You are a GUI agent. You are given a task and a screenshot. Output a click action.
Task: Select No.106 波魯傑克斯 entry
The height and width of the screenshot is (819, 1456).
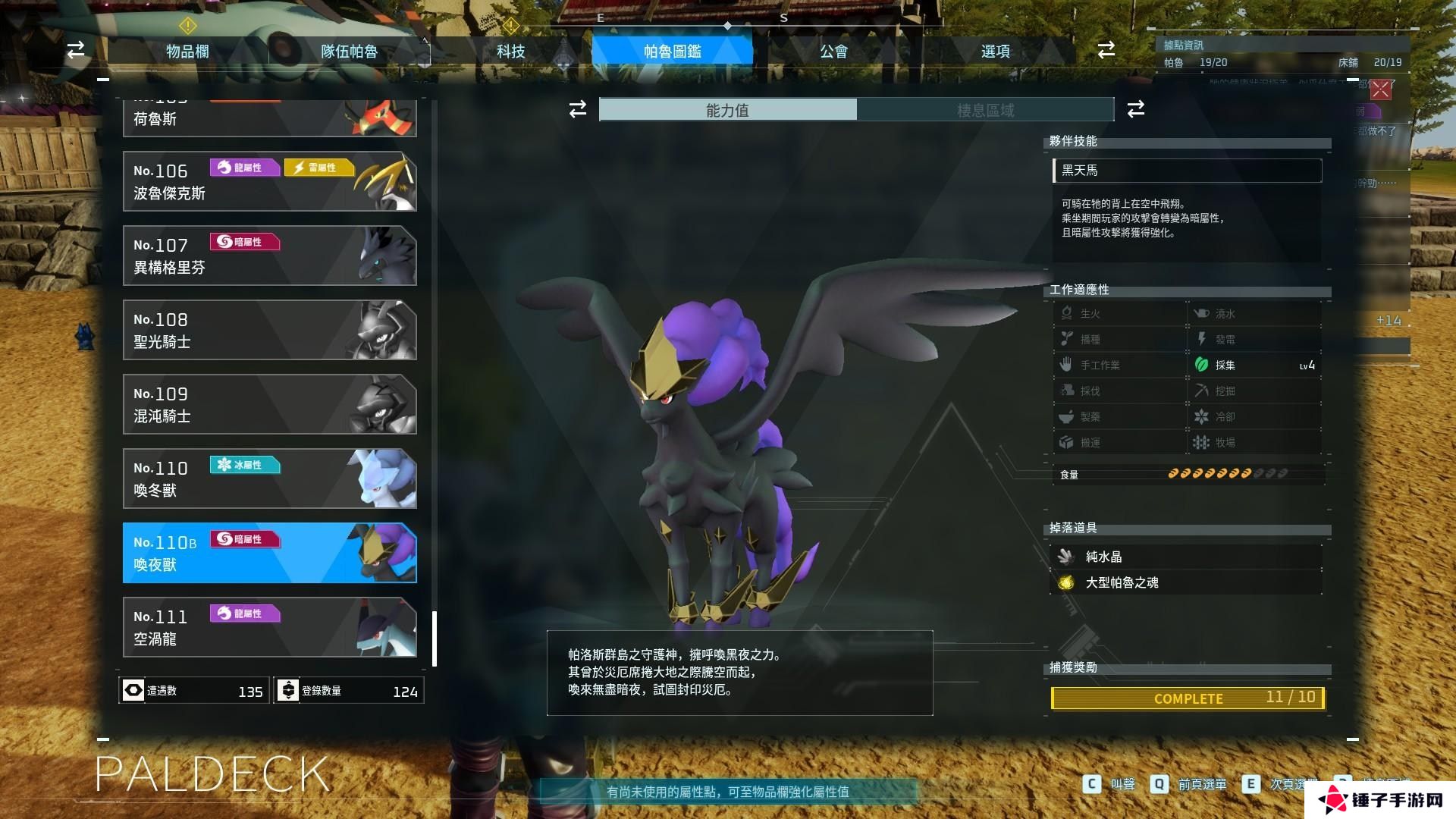(x=269, y=181)
